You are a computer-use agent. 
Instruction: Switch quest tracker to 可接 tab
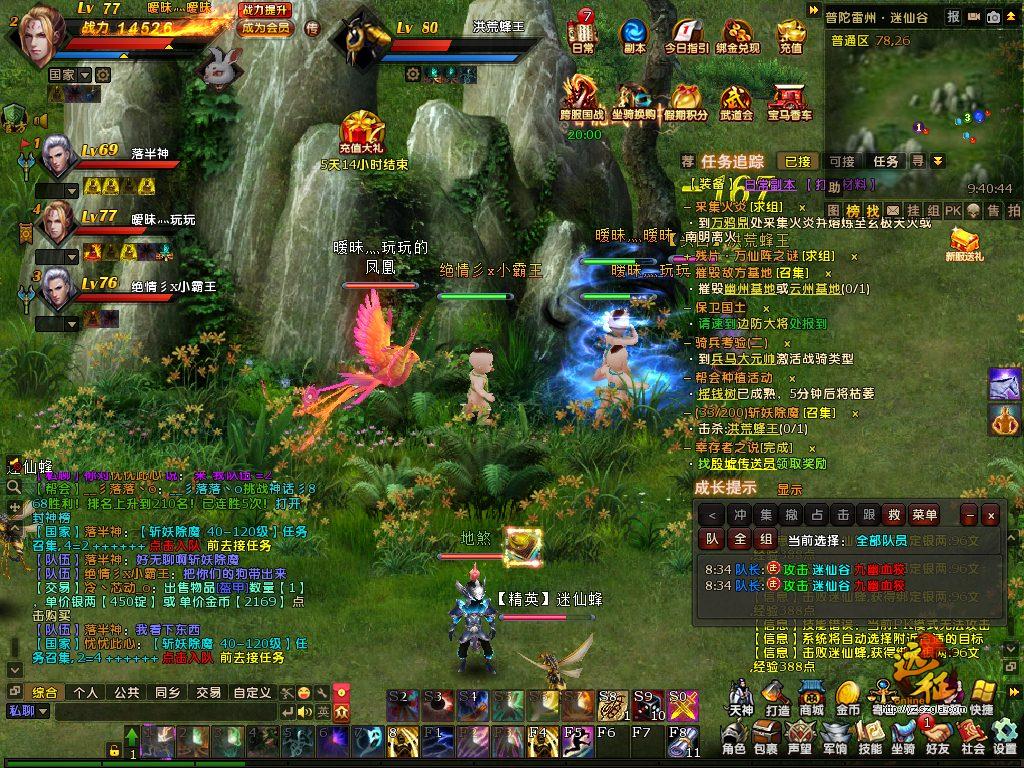click(x=842, y=161)
